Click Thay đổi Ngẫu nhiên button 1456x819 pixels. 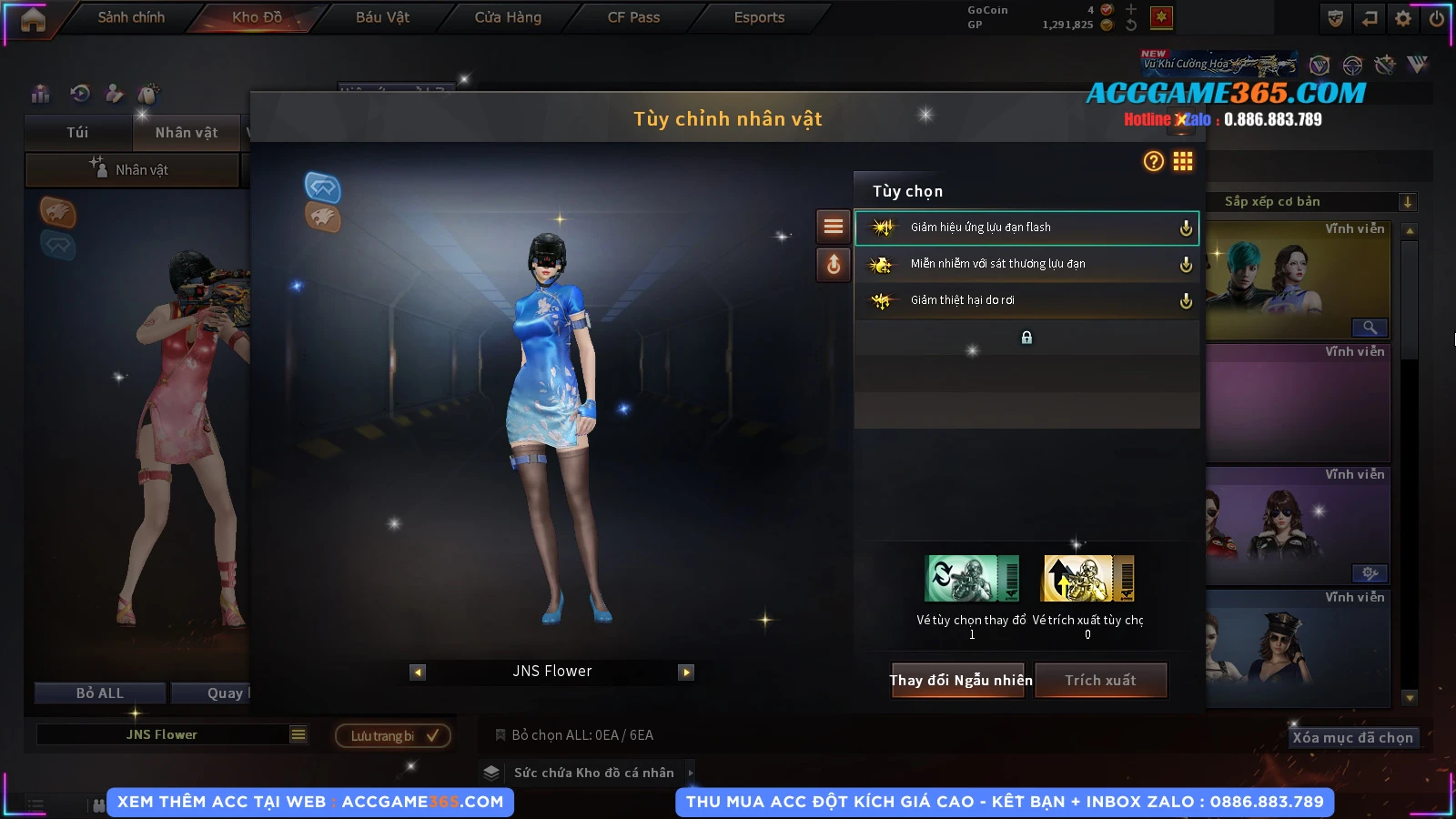(x=960, y=680)
